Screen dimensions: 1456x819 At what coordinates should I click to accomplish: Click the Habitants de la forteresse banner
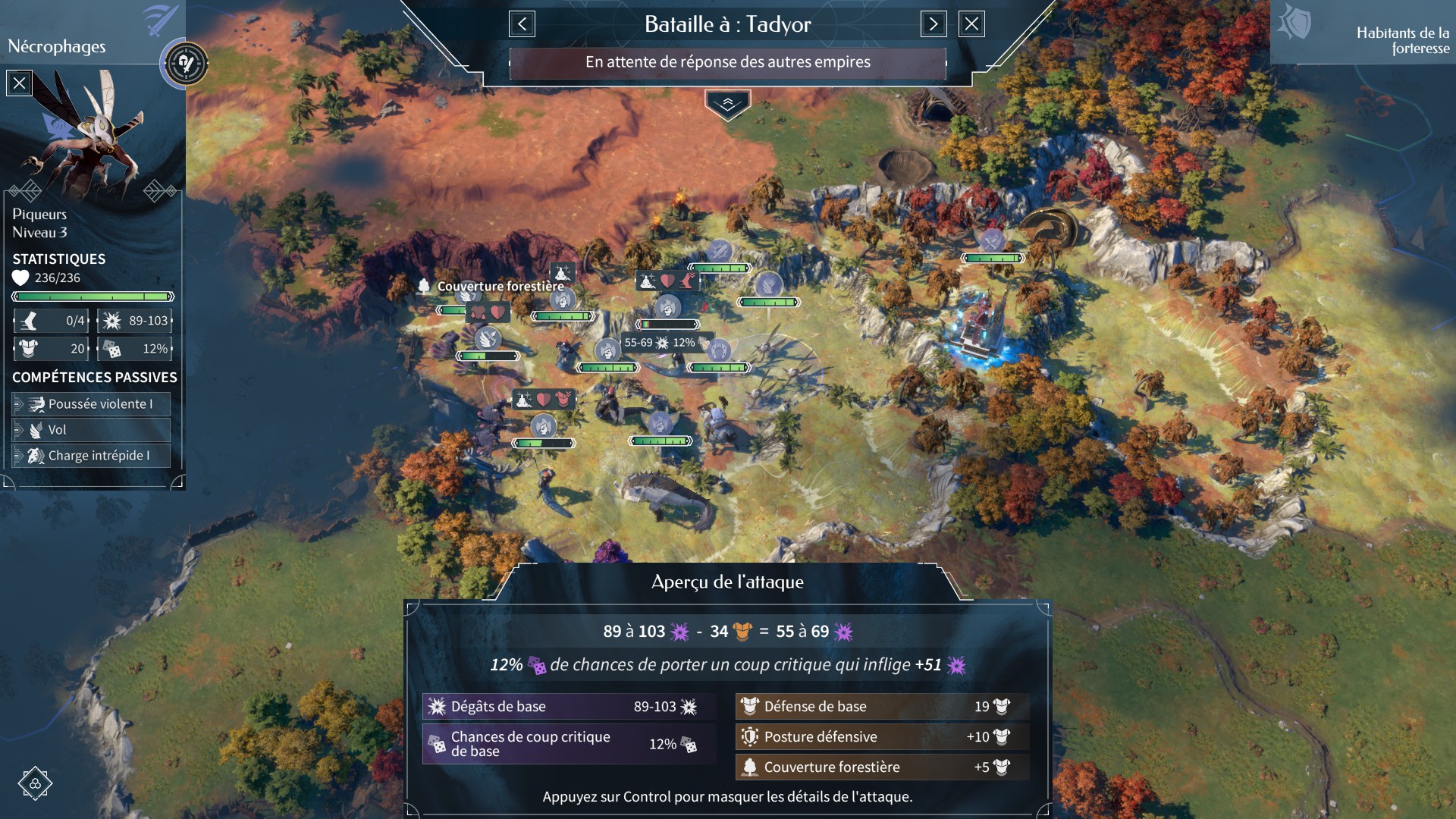coord(1363,33)
